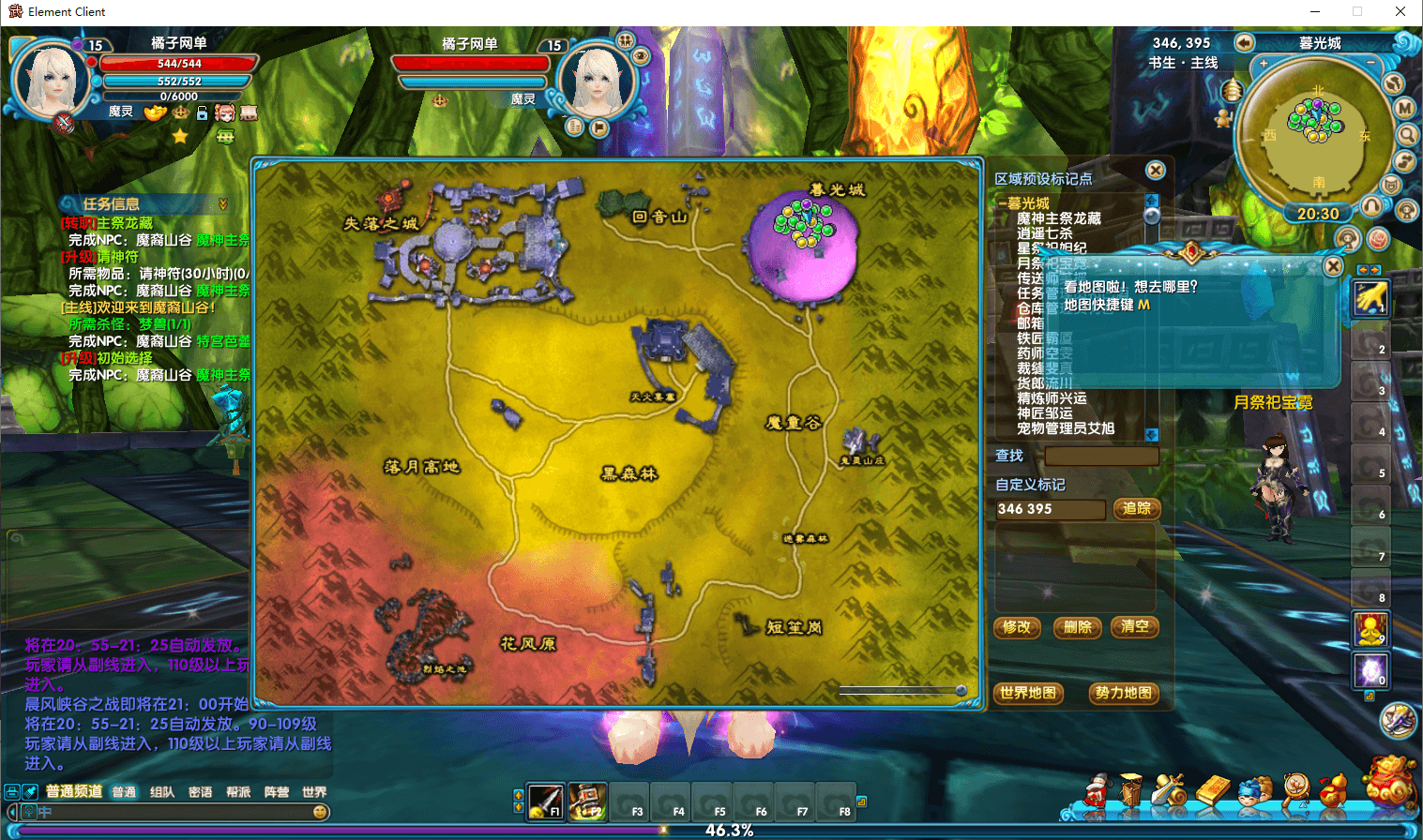Select 精炼师兴运 in the NPC list
Viewport: 1423px width, 840px height.
tap(1052, 398)
